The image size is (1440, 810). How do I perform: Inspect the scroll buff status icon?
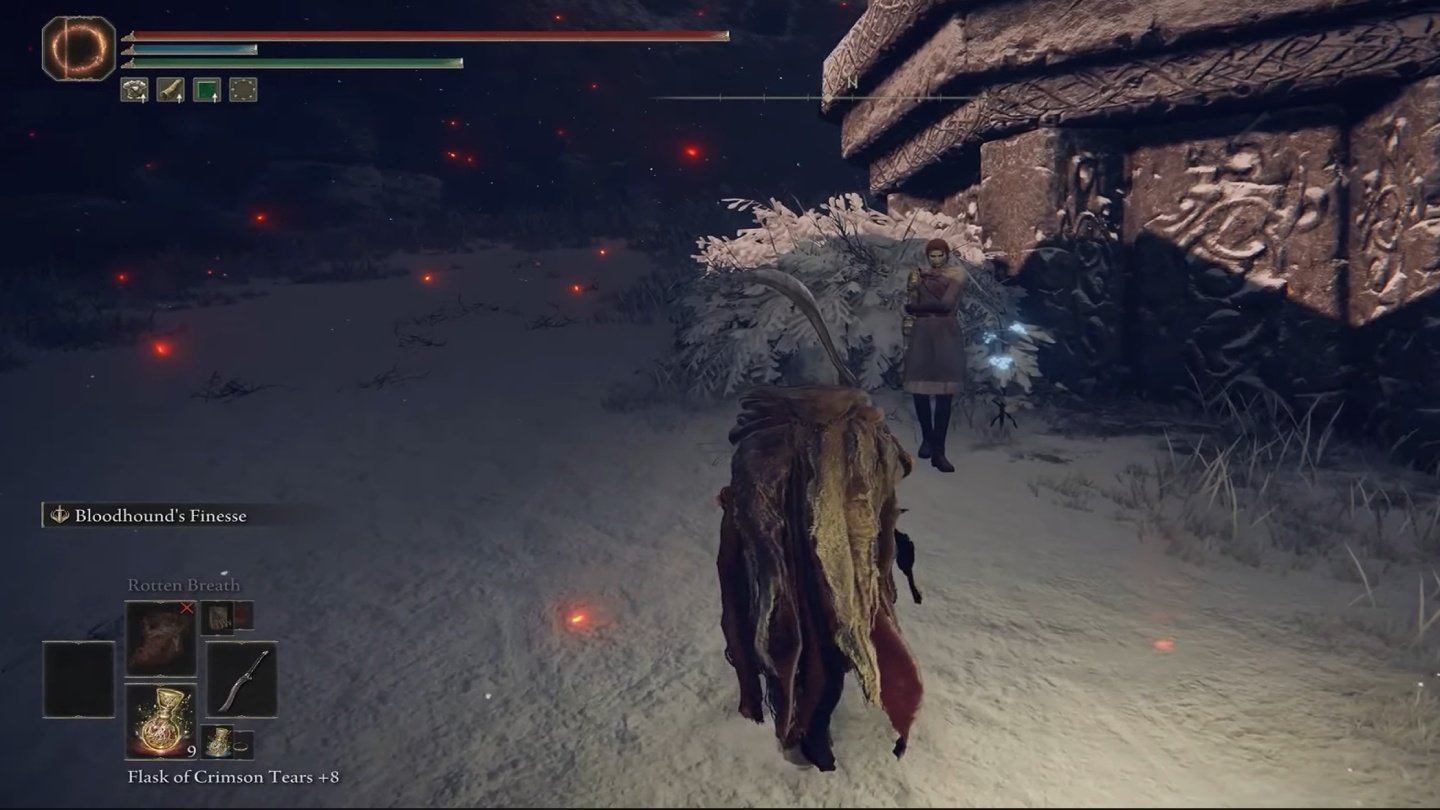coord(170,90)
